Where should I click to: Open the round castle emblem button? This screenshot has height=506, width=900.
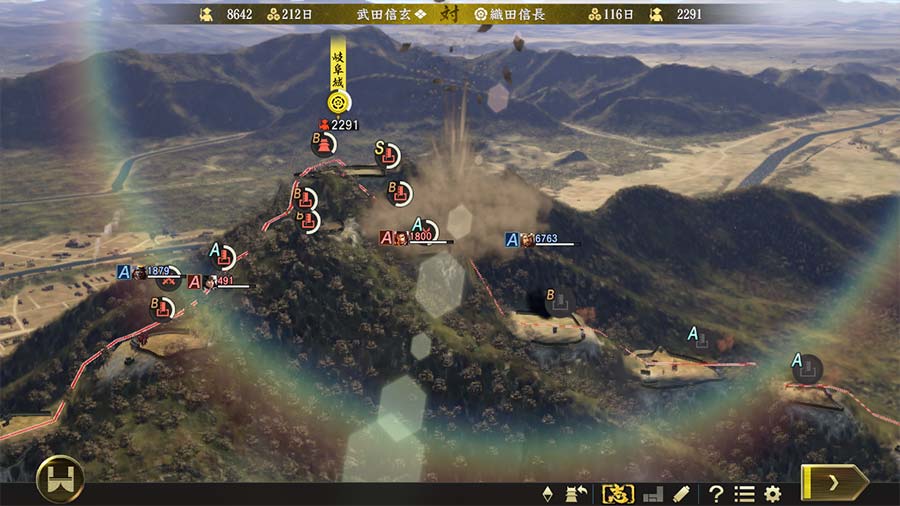coord(60,480)
